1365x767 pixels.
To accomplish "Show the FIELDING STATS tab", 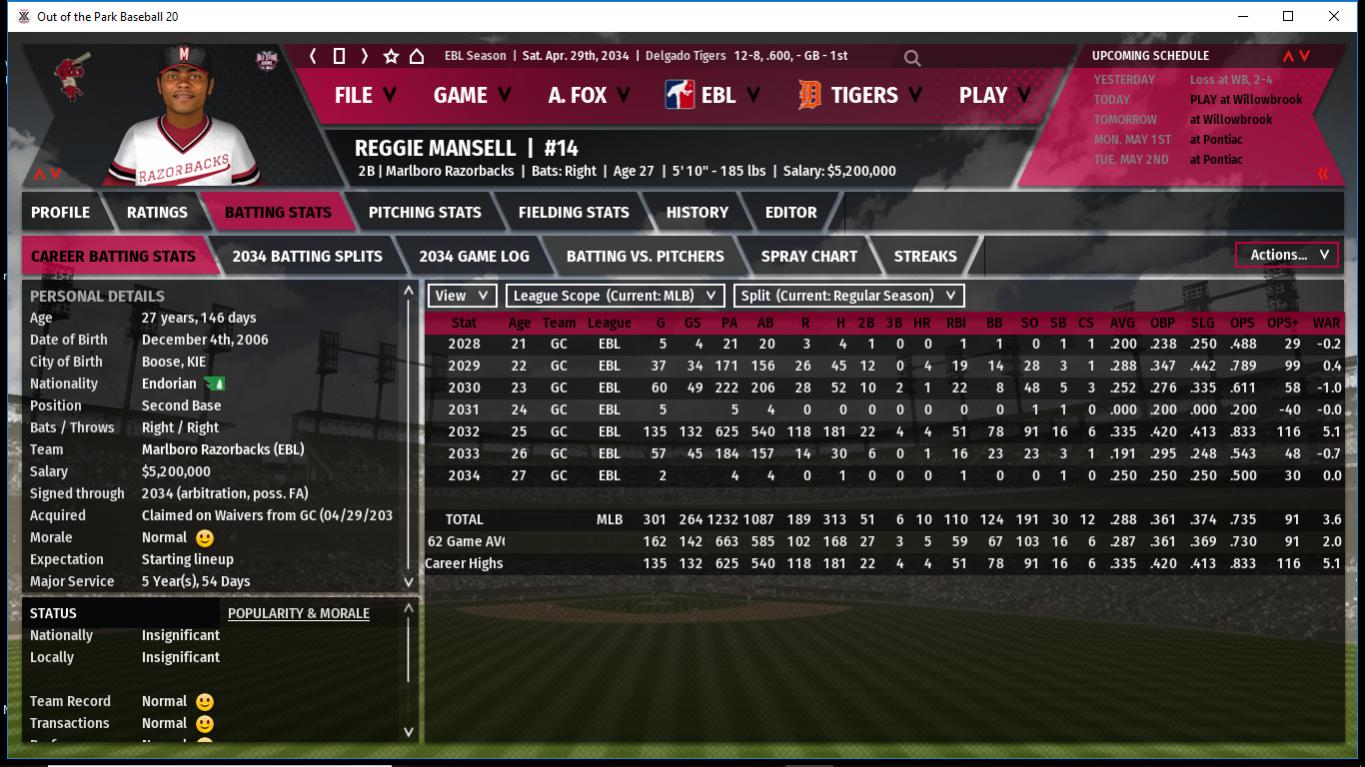I will click(573, 212).
